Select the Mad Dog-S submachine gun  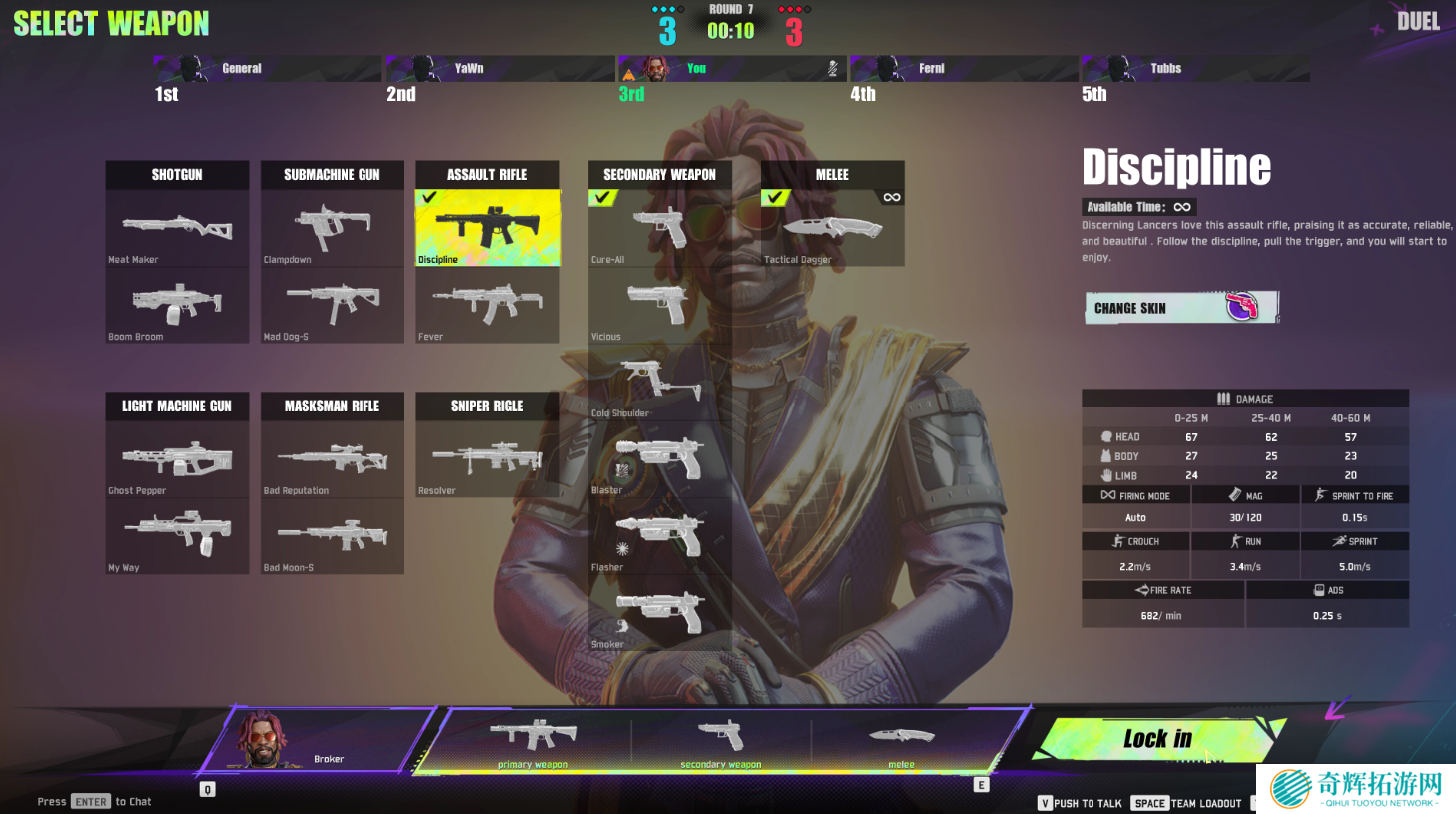pyautogui.click(x=332, y=305)
